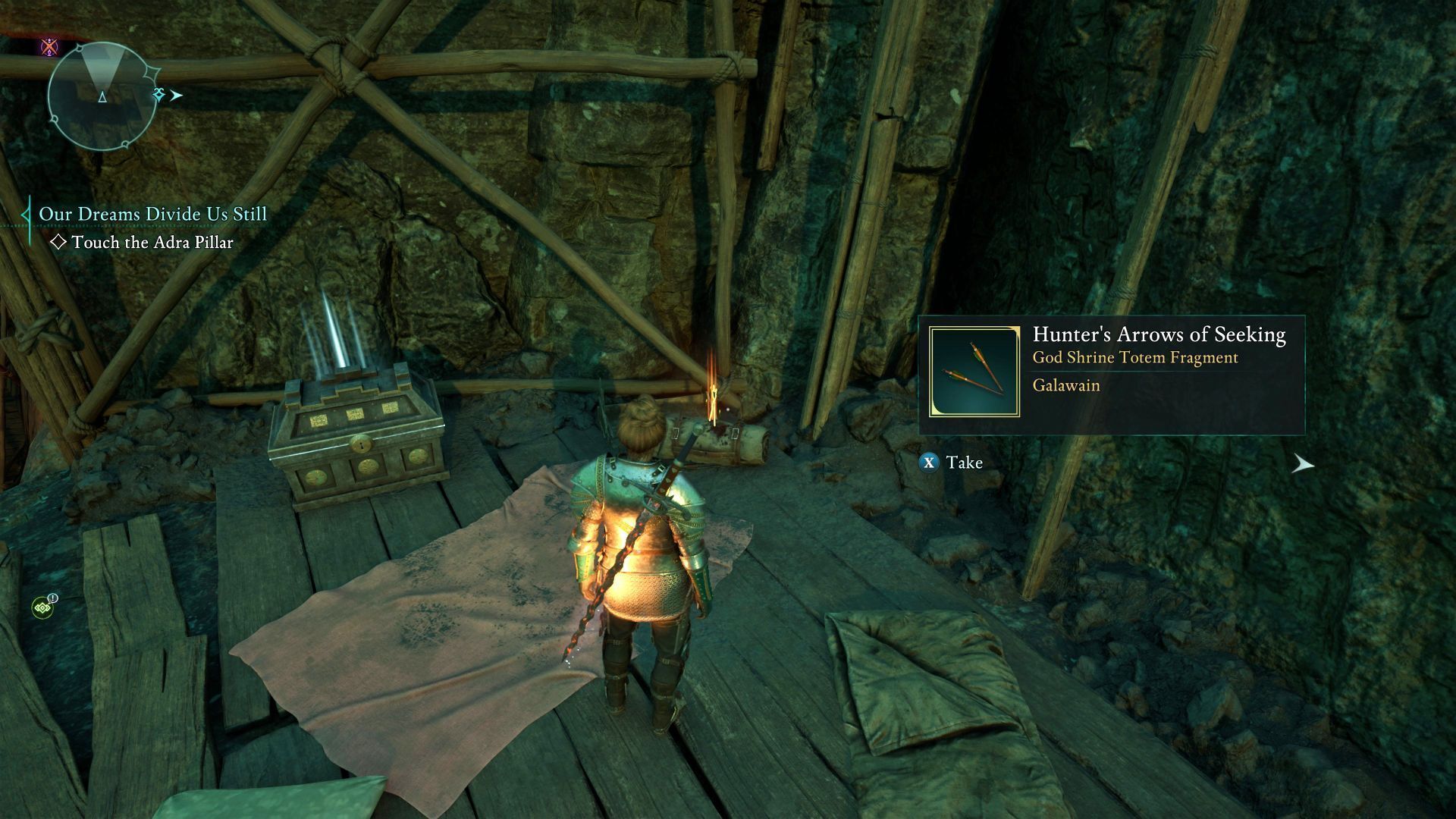Click the Hunter's Arrows of Seeking item icon

click(x=974, y=372)
